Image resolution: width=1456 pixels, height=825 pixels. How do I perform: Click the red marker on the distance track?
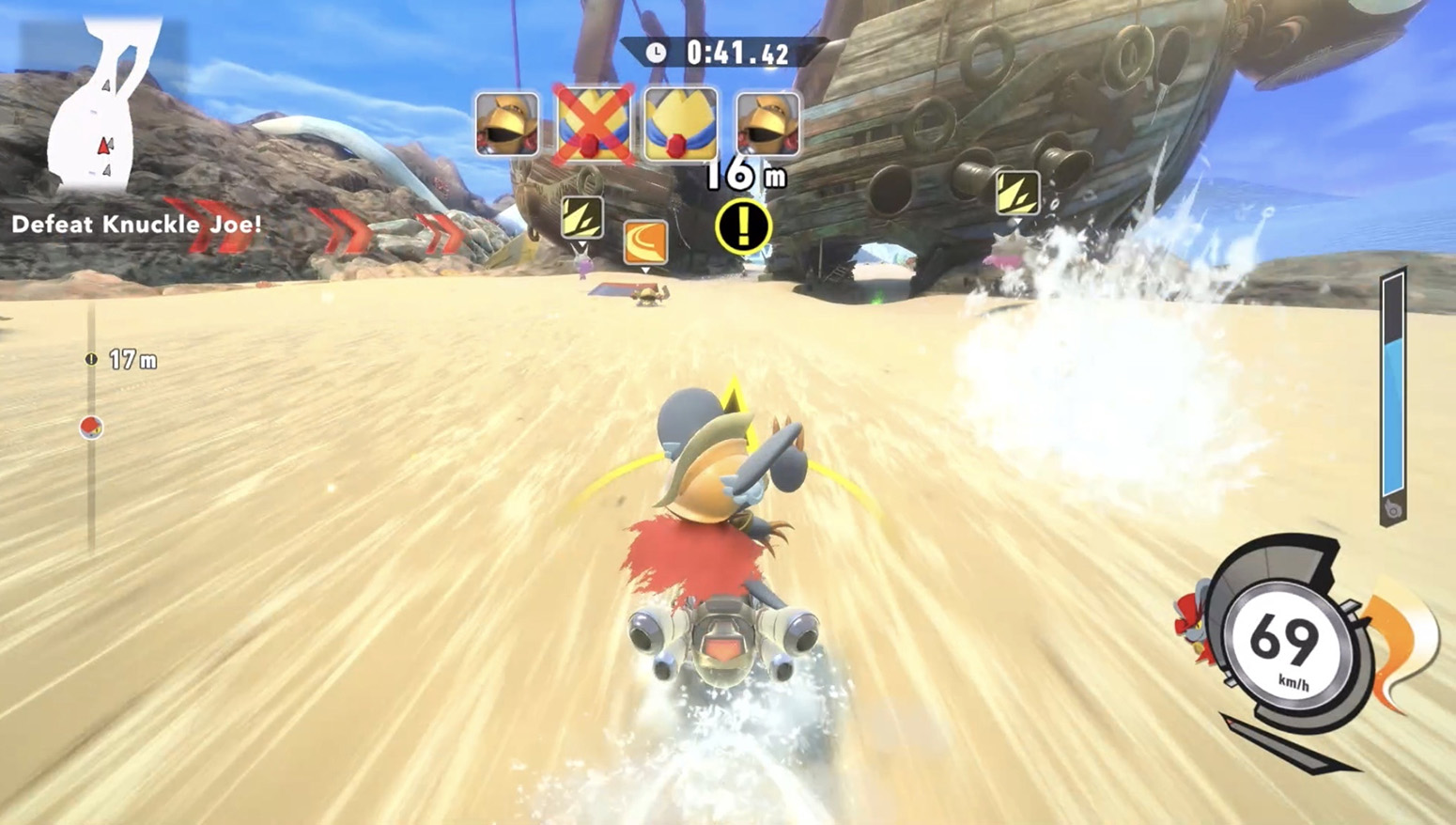(91, 428)
